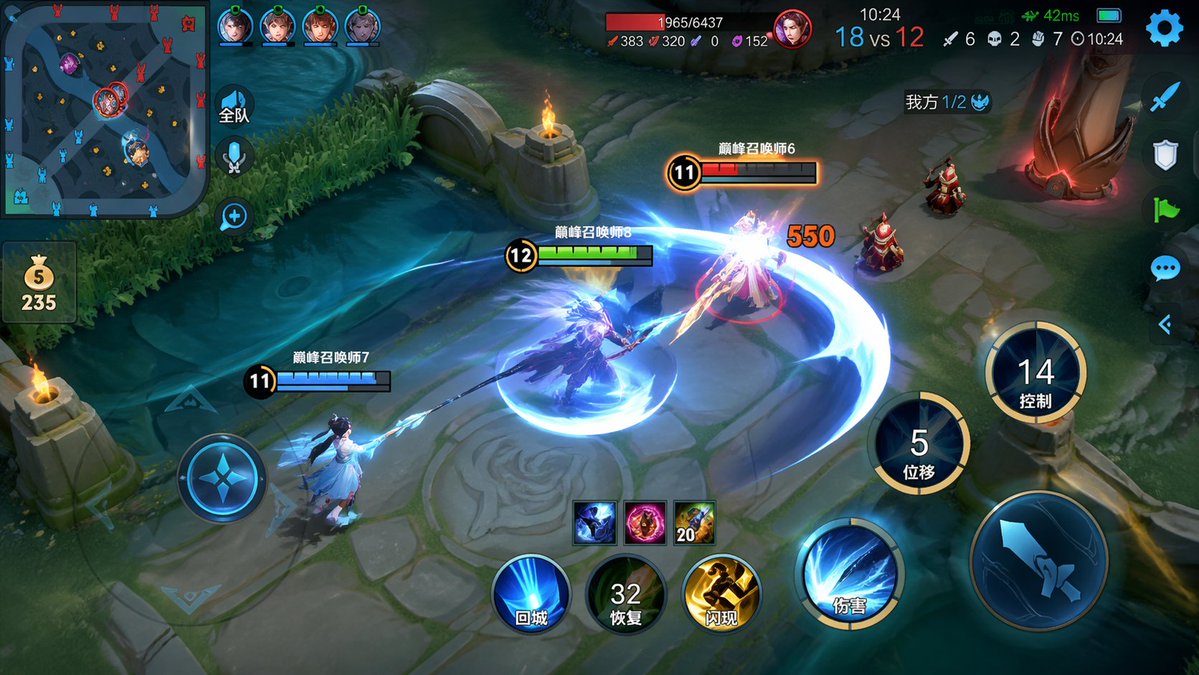Toggle the 全队 team speaker button
This screenshot has height=675, width=1199.
(234, 105)
